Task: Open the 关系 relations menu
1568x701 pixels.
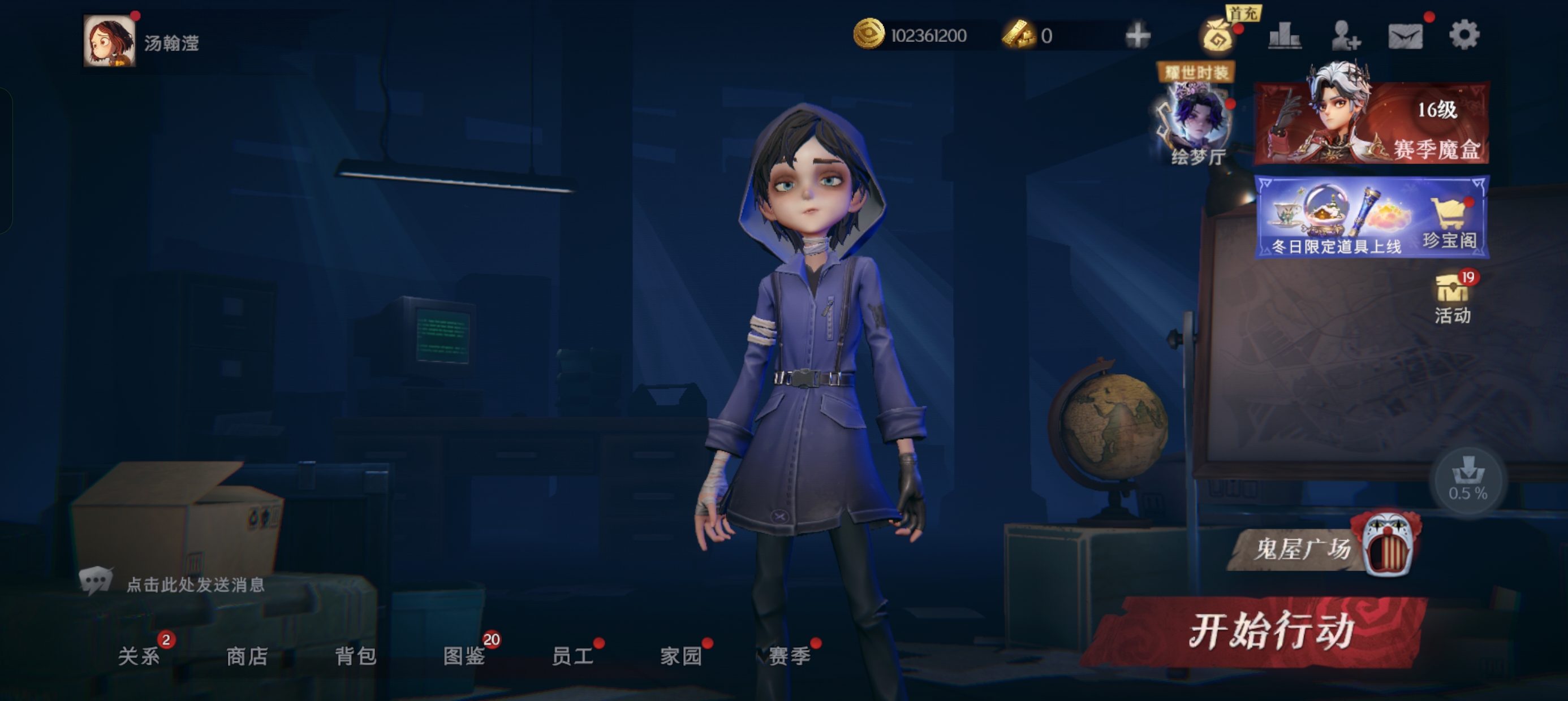Action: pos(139,656)
